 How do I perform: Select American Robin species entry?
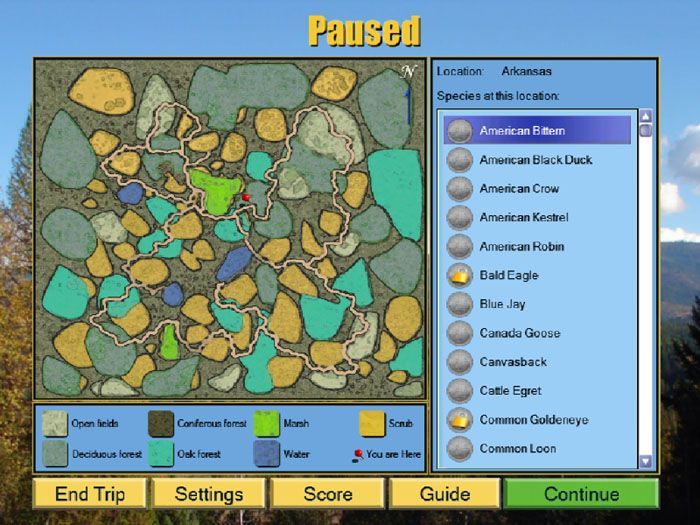pyautogui.click(x=521, y=247)
